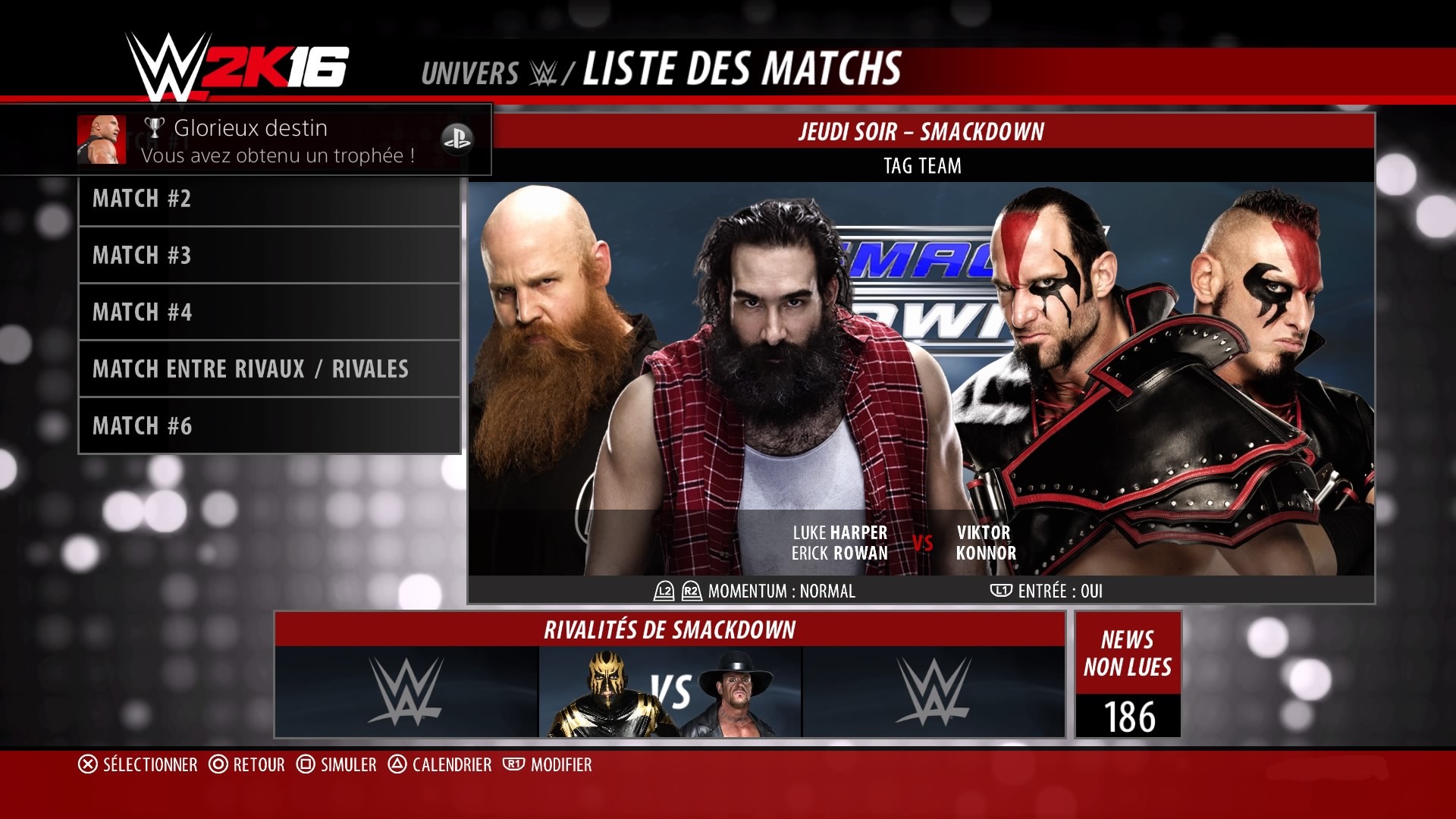1456x819 pixels.
Task: Select Match #2 from the list
Action: click(x=269, y=199)
